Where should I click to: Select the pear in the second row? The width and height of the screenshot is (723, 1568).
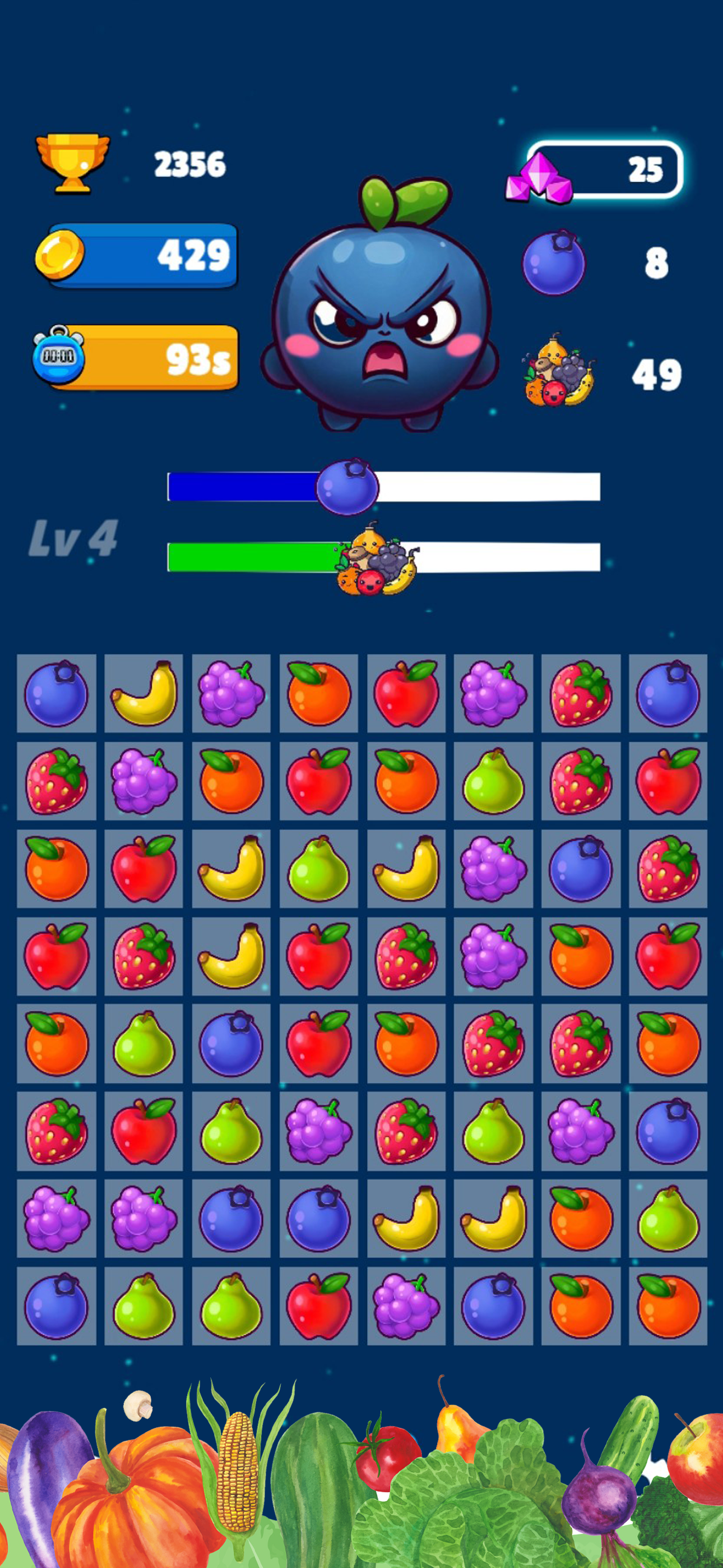coord(493,782)
